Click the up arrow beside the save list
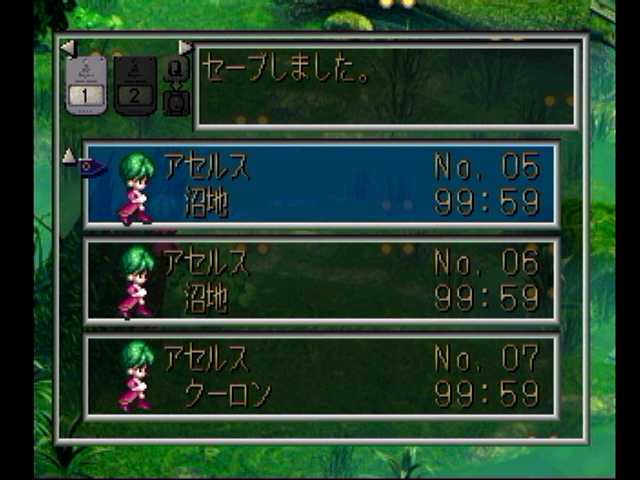Image resolution: width=640 pixels, height=480 pixels. [68, 156]
